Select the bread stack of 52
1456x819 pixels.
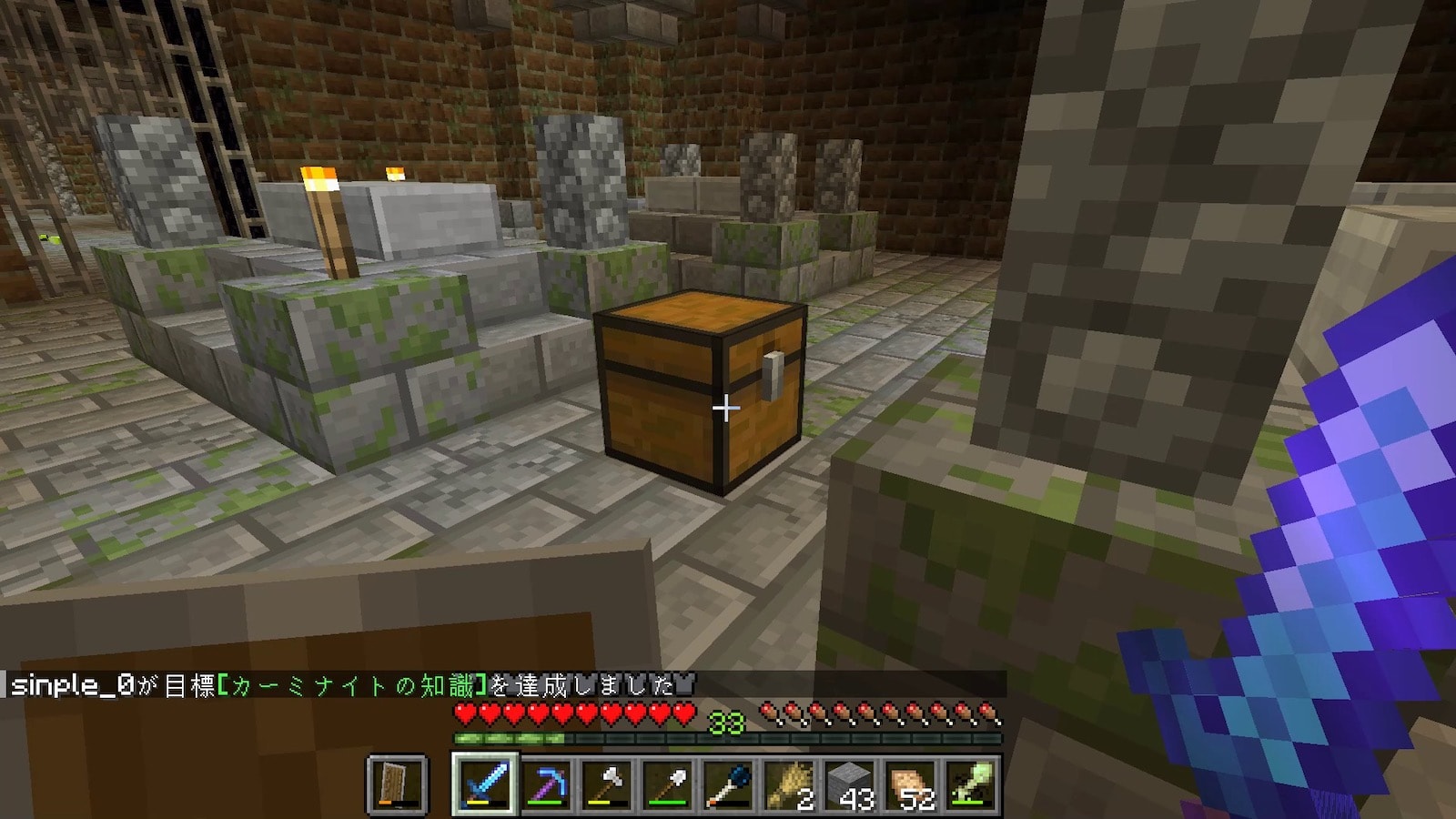[911, 784]
